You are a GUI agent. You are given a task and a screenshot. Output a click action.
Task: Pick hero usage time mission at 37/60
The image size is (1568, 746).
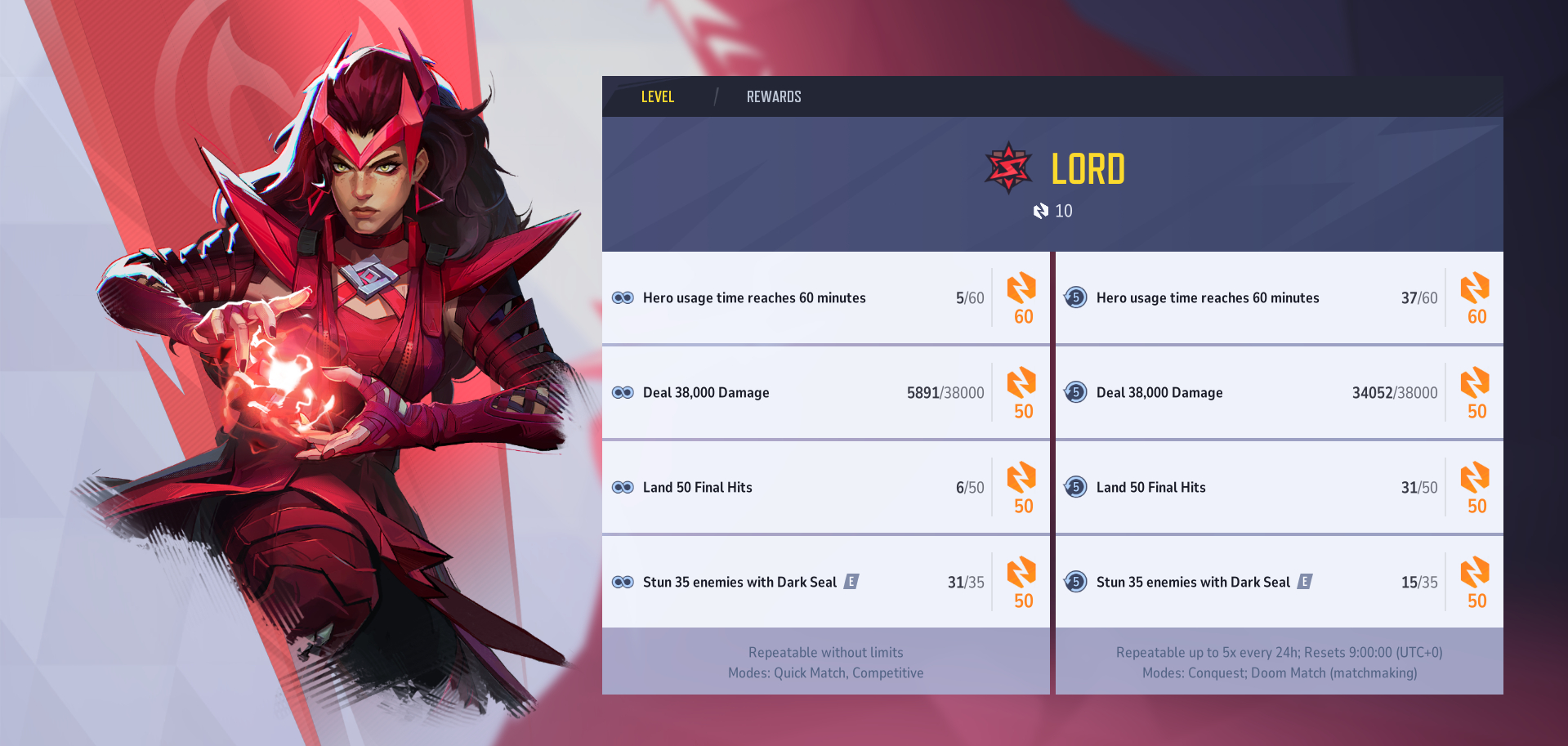pos(1279,298)
